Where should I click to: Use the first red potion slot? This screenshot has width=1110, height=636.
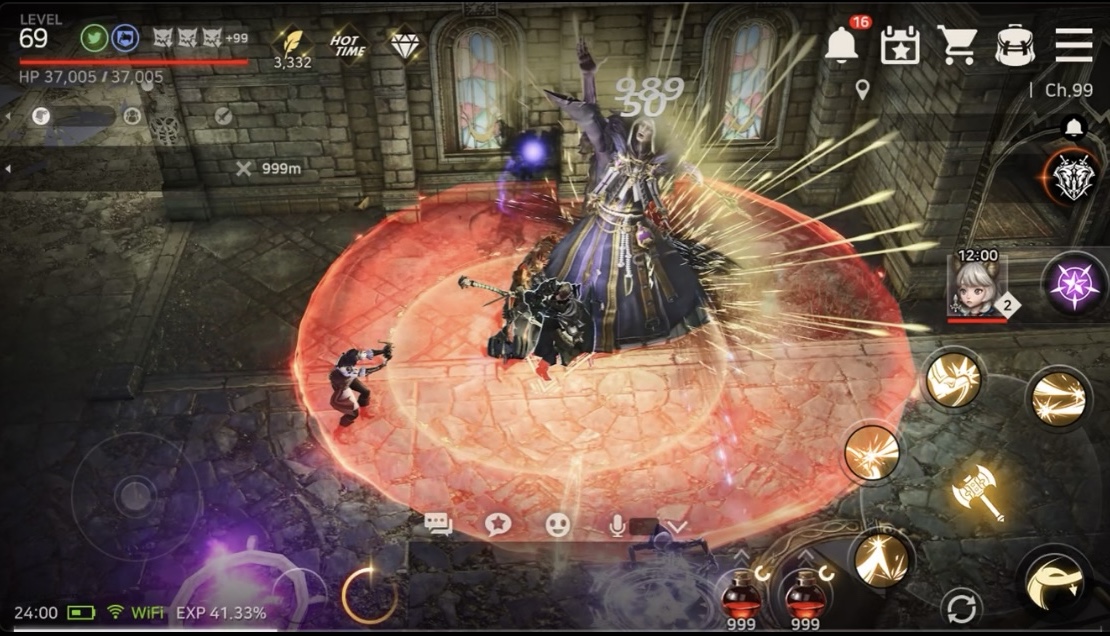pyautogui.click(x=741, y=597)
